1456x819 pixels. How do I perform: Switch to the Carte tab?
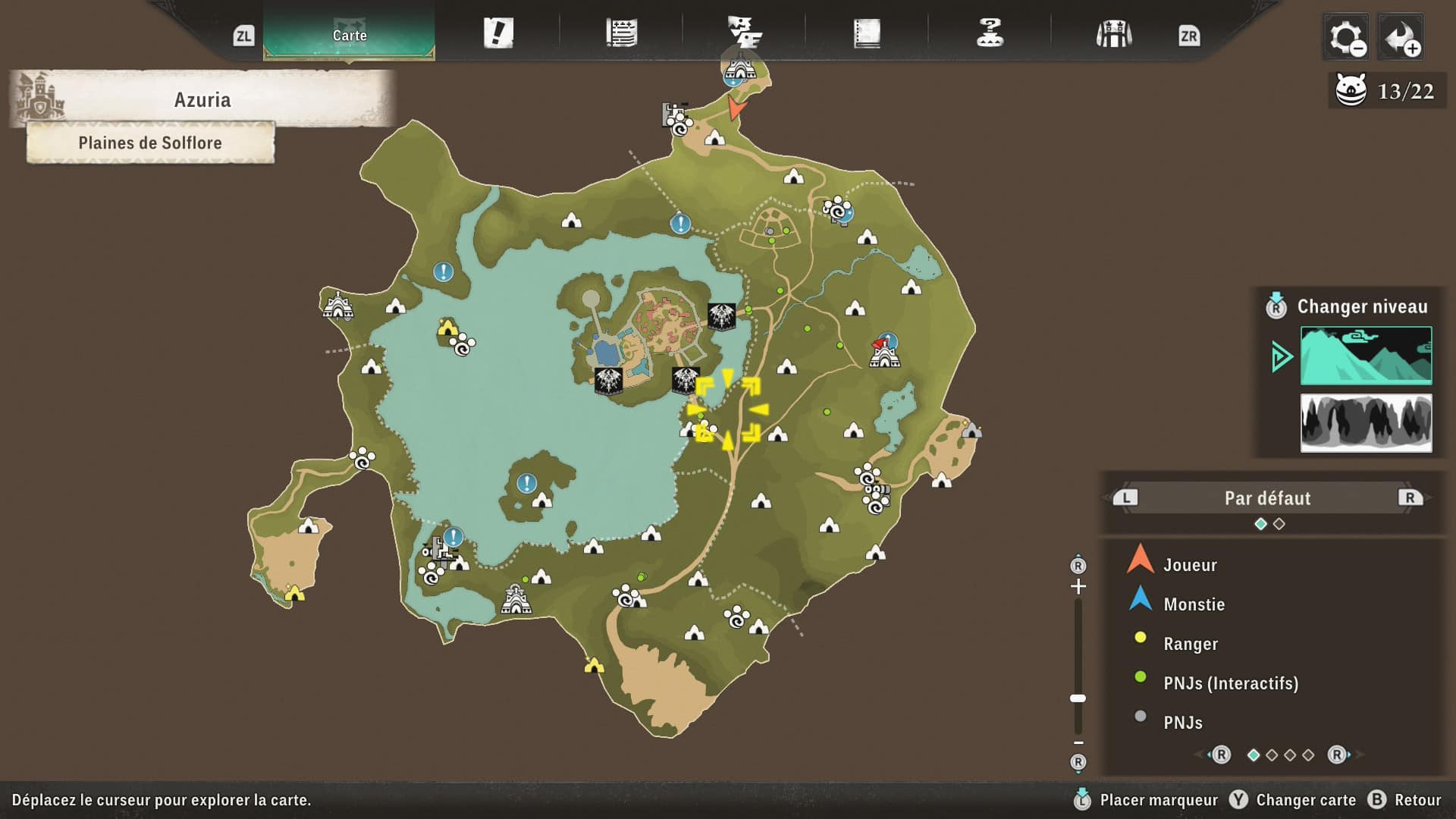tap(349, 35)
